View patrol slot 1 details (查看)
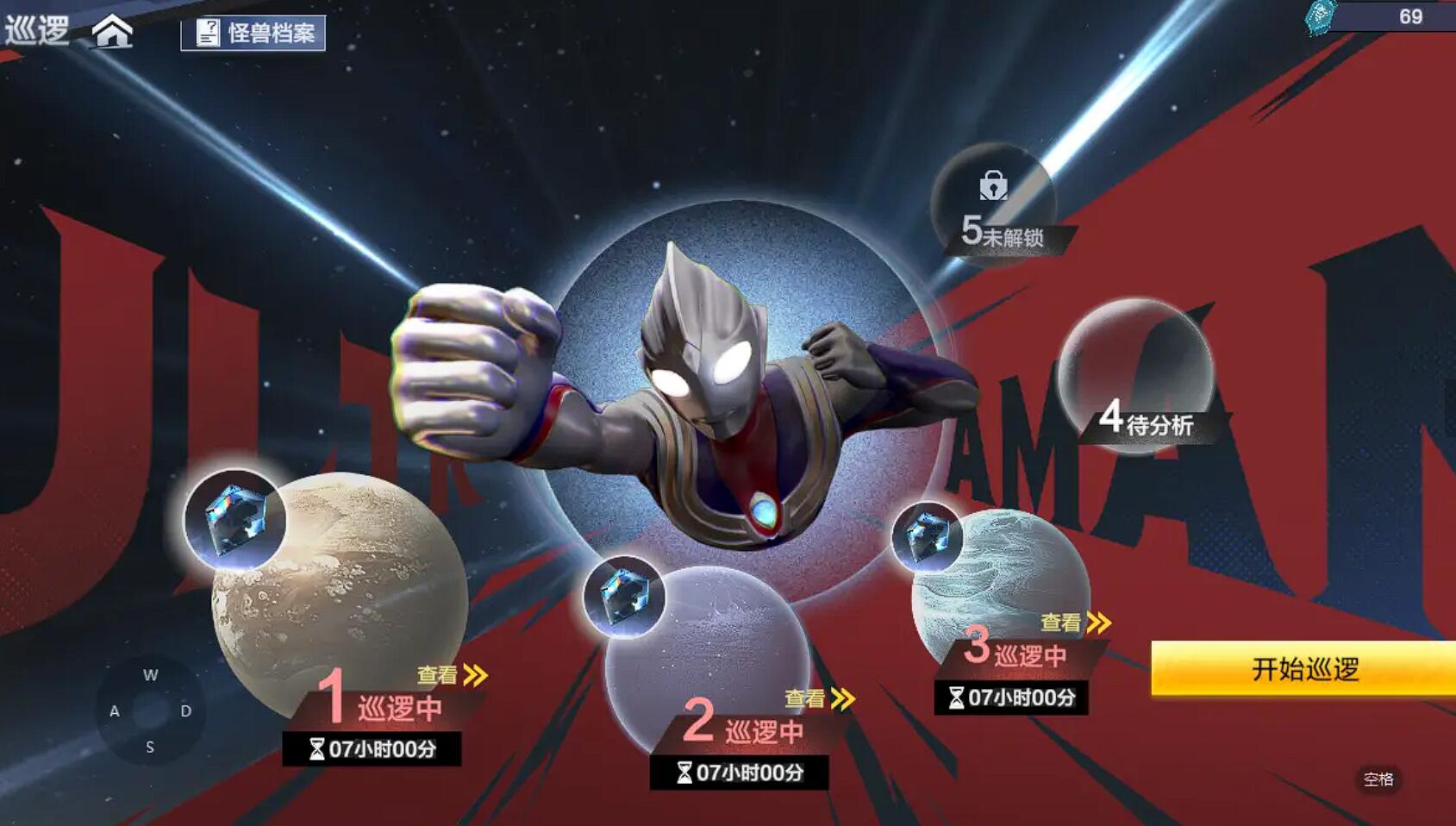Screen dimensions: 1456x826 click(453, 675)
